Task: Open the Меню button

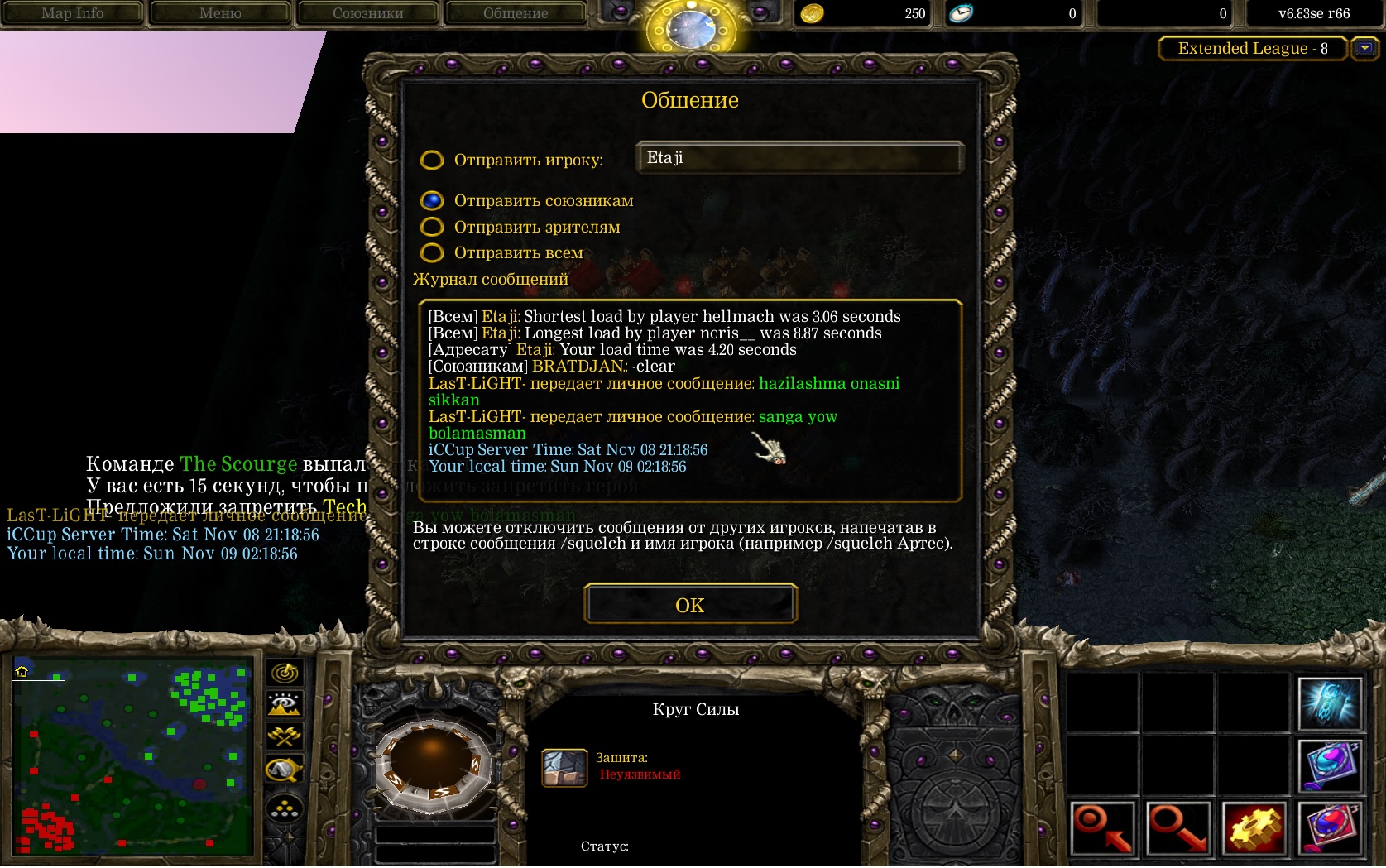Action: (x=220, y=13)
